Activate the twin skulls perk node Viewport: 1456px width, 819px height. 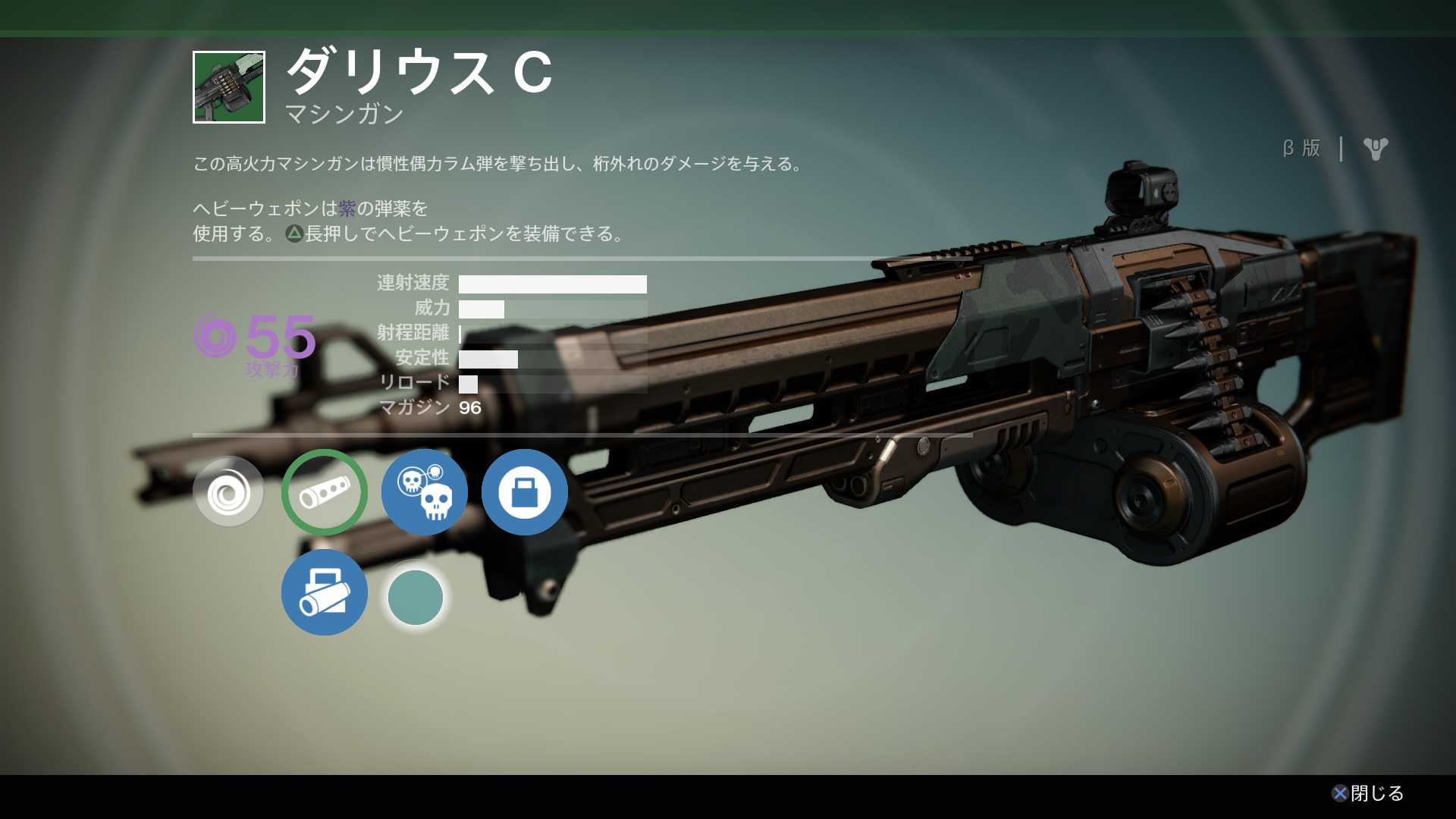point(425,492)
